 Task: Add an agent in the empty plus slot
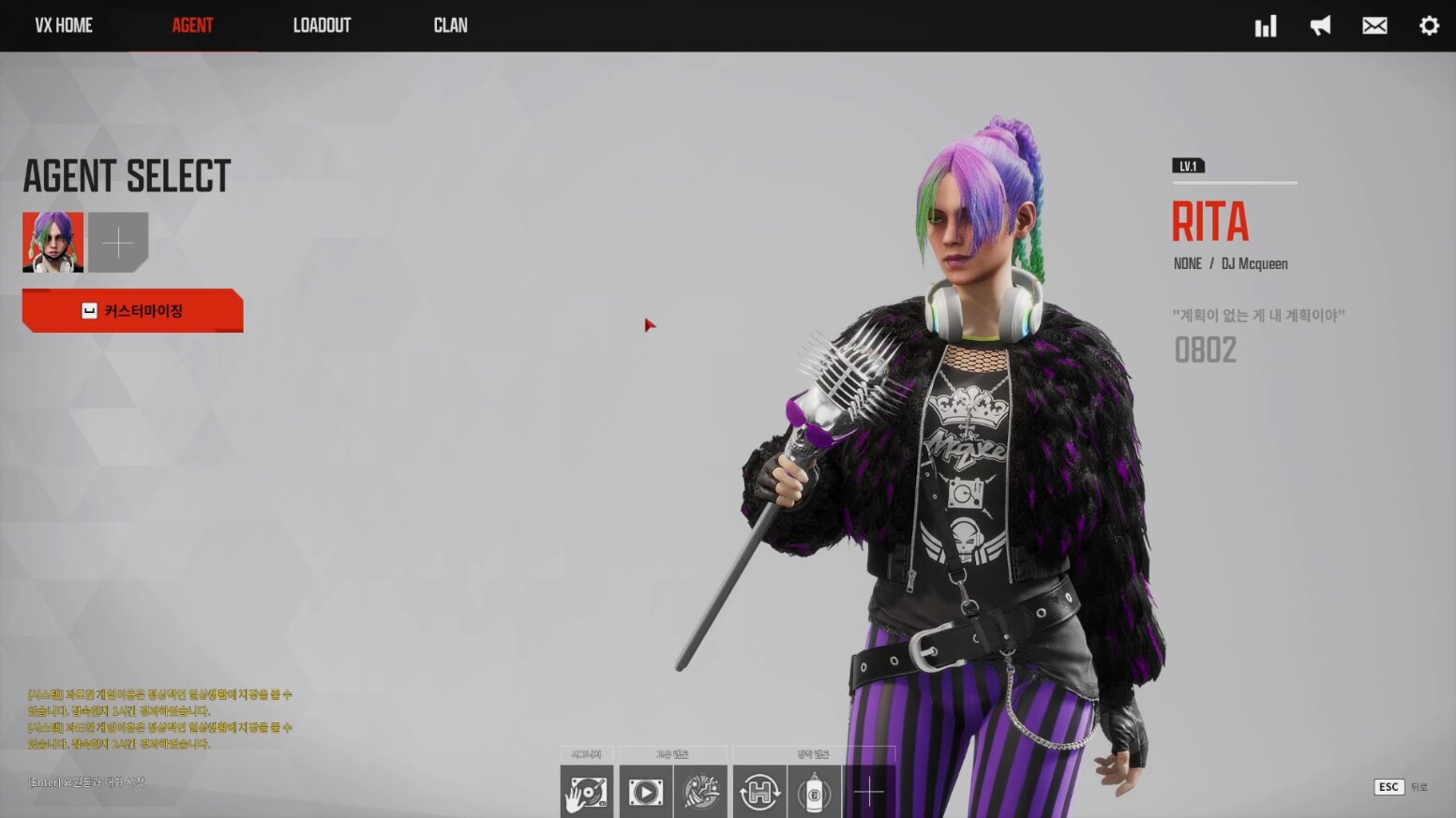pyautogui.click(x=118, y=243)
